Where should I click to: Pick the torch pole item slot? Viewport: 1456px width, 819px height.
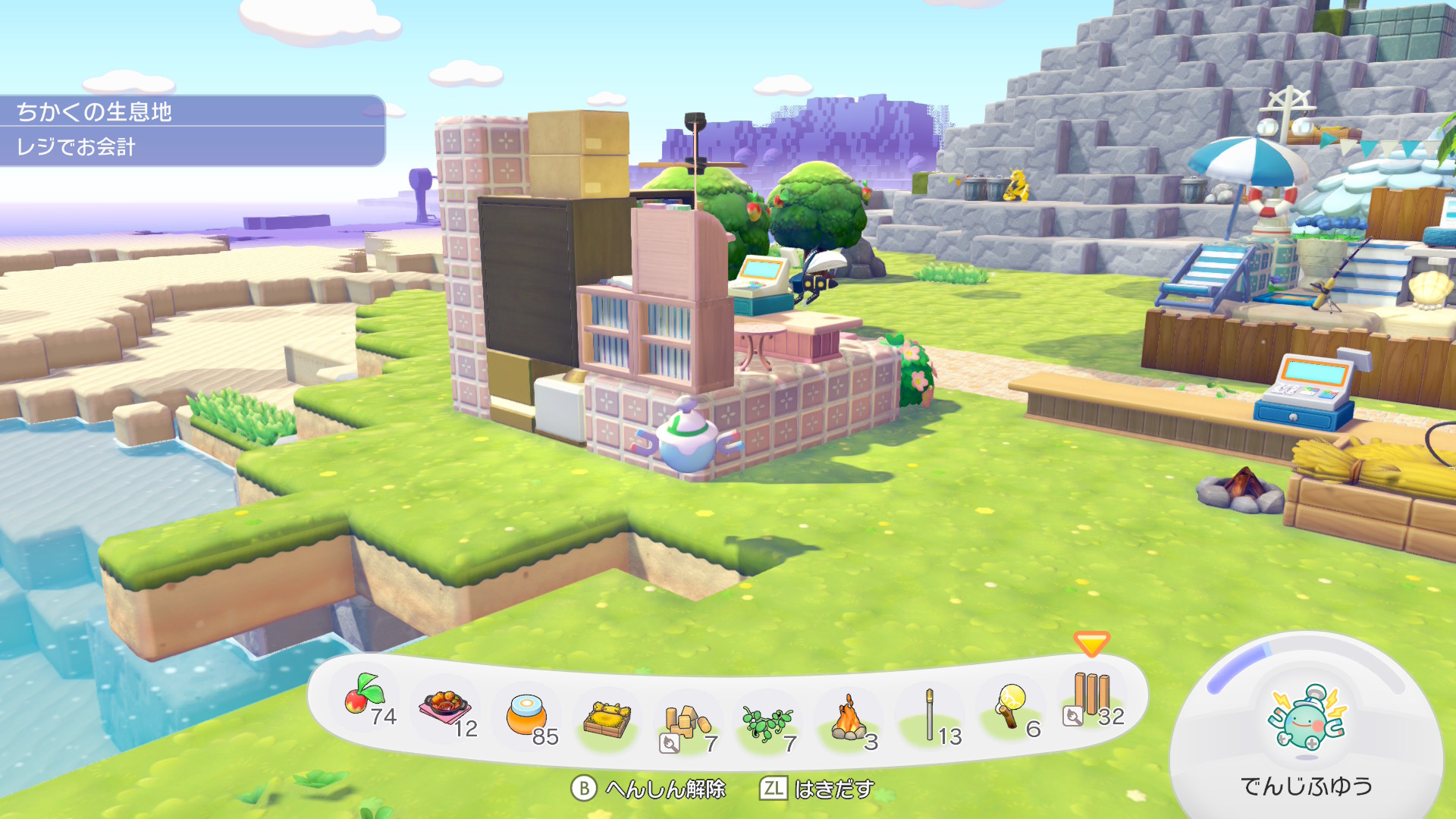930,716
